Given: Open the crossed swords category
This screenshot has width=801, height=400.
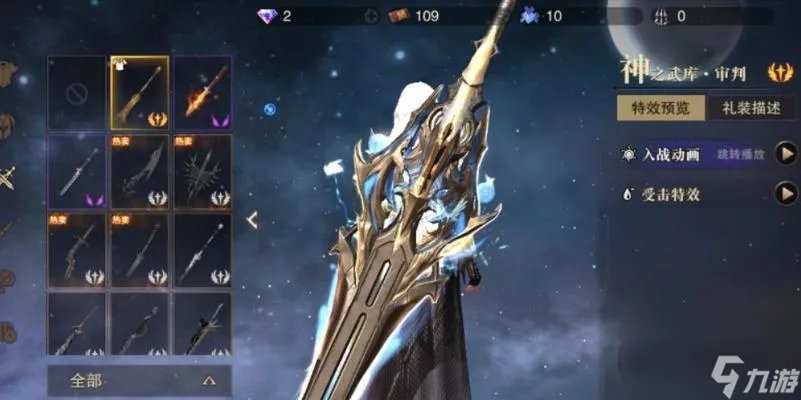Looking at the screenshot, I should pyautogui.click(x=6, y=180).
